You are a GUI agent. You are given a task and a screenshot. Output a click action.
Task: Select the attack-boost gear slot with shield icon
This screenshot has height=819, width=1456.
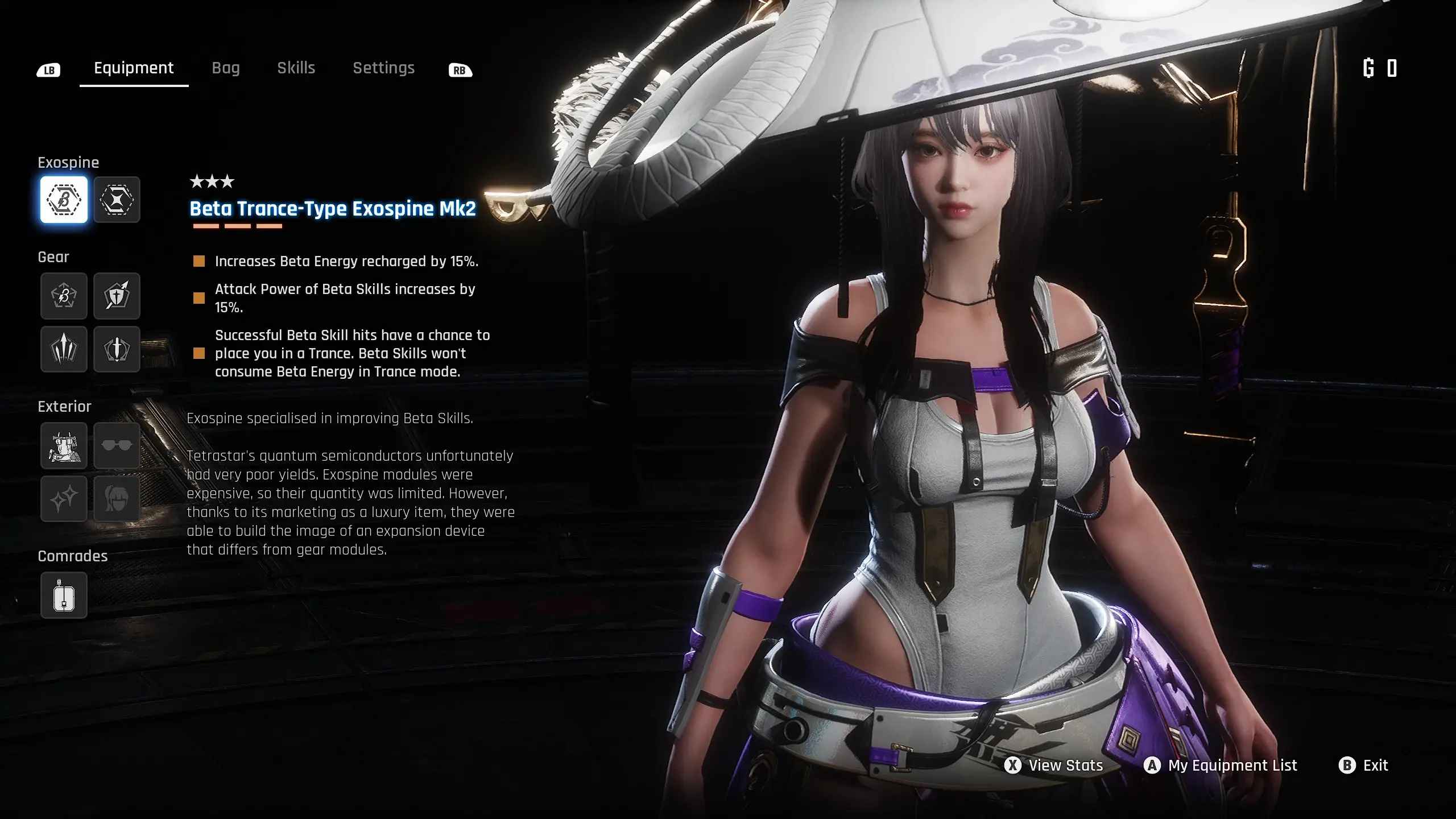tap(117, 296)
